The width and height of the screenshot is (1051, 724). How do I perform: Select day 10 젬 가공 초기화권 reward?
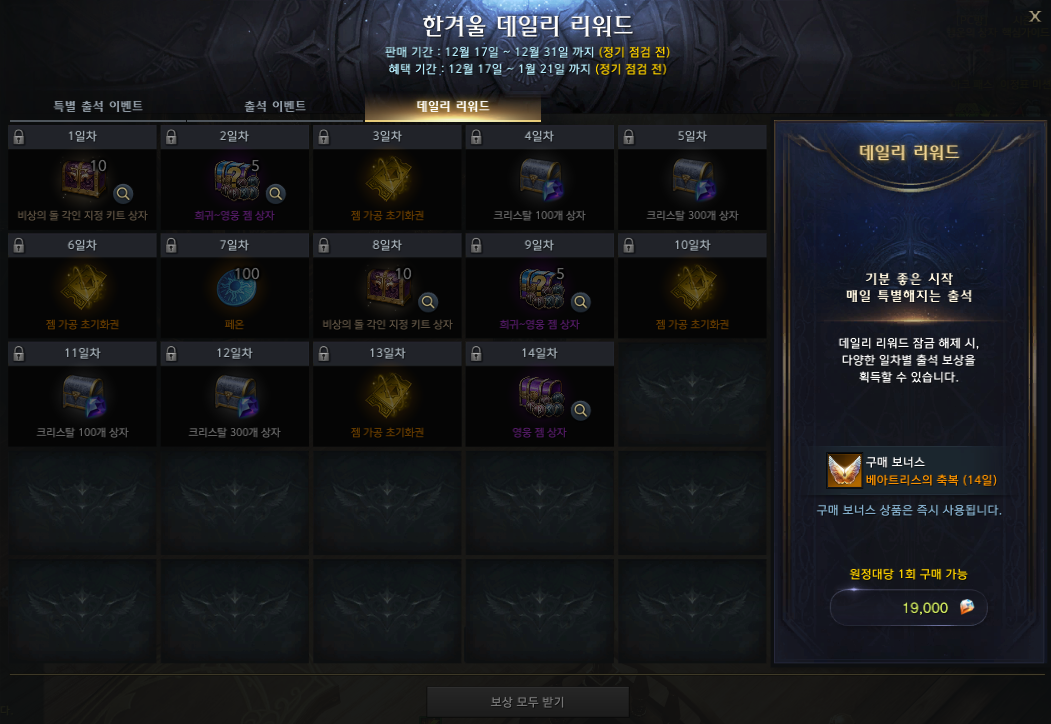coord(692,288)
